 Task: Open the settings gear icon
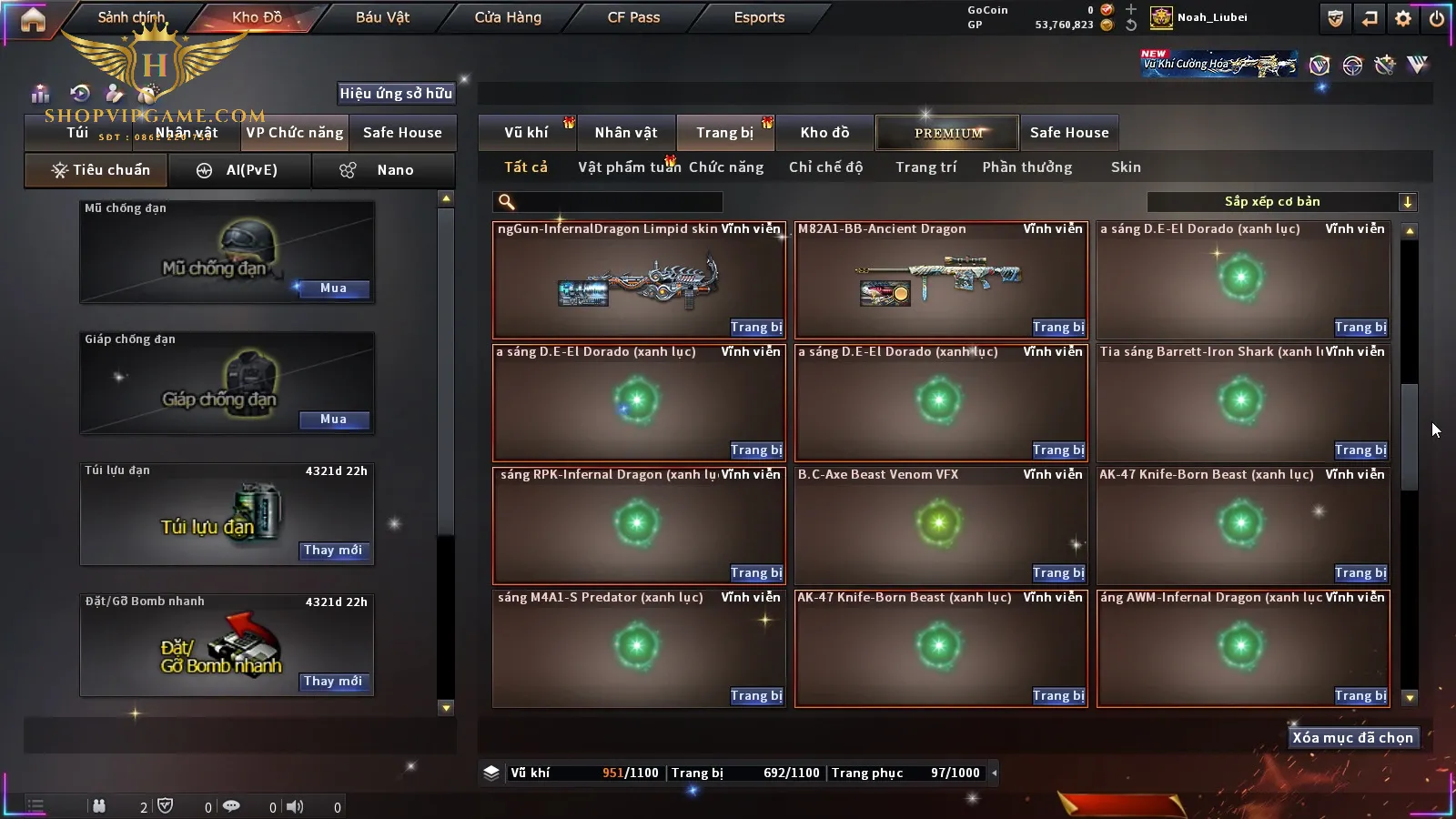click(1403, 18)
